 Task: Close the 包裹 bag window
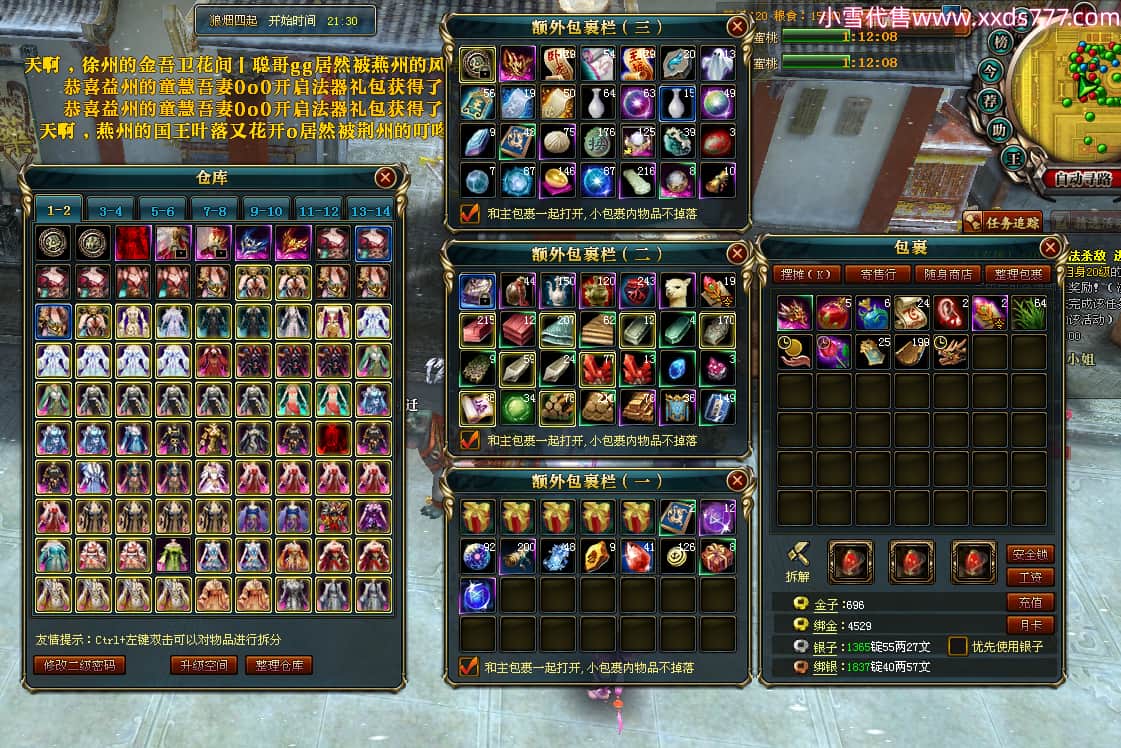(1050, 247)
